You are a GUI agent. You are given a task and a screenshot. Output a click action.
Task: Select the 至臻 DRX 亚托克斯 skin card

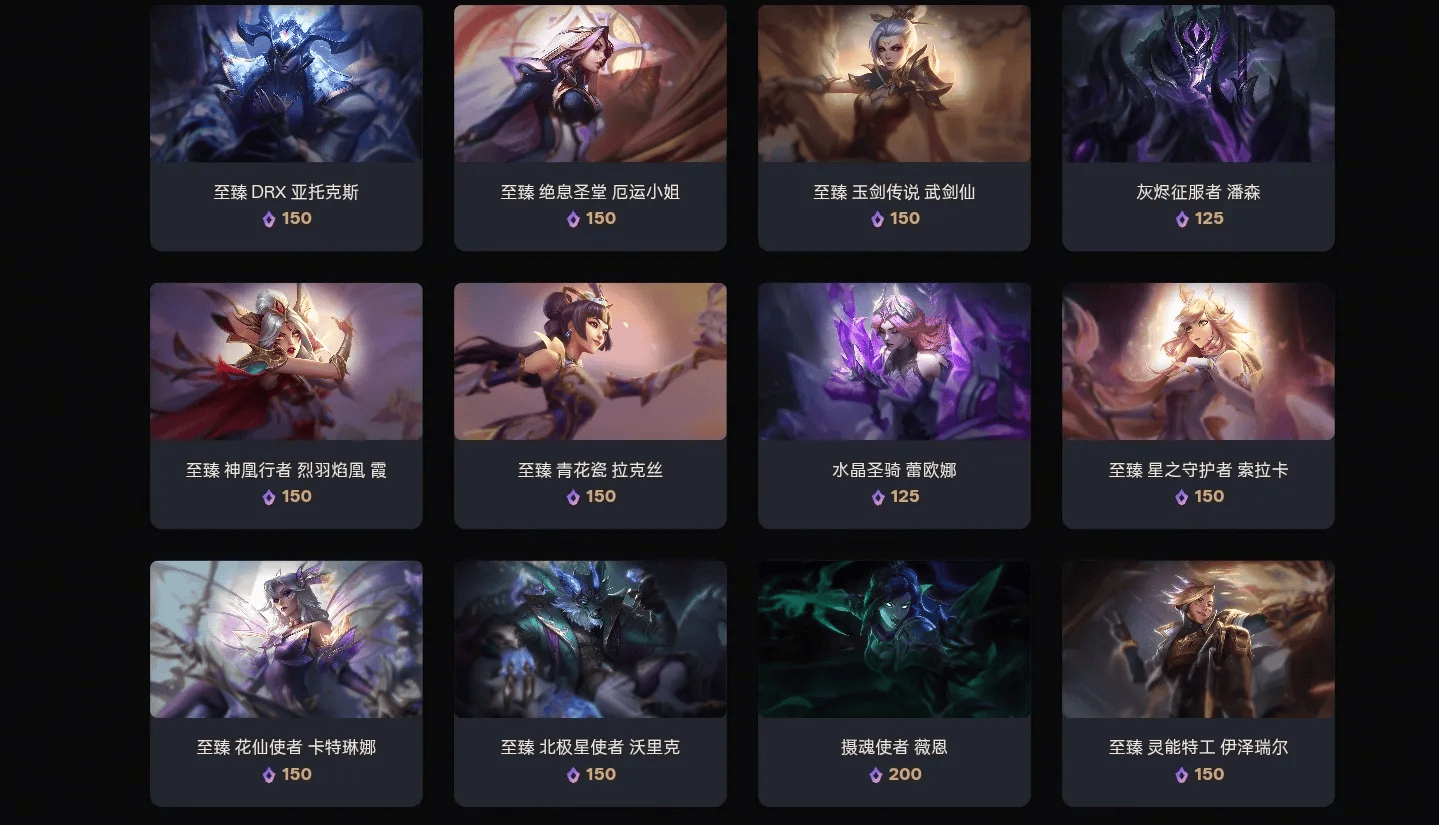click(x=286, y=127)
